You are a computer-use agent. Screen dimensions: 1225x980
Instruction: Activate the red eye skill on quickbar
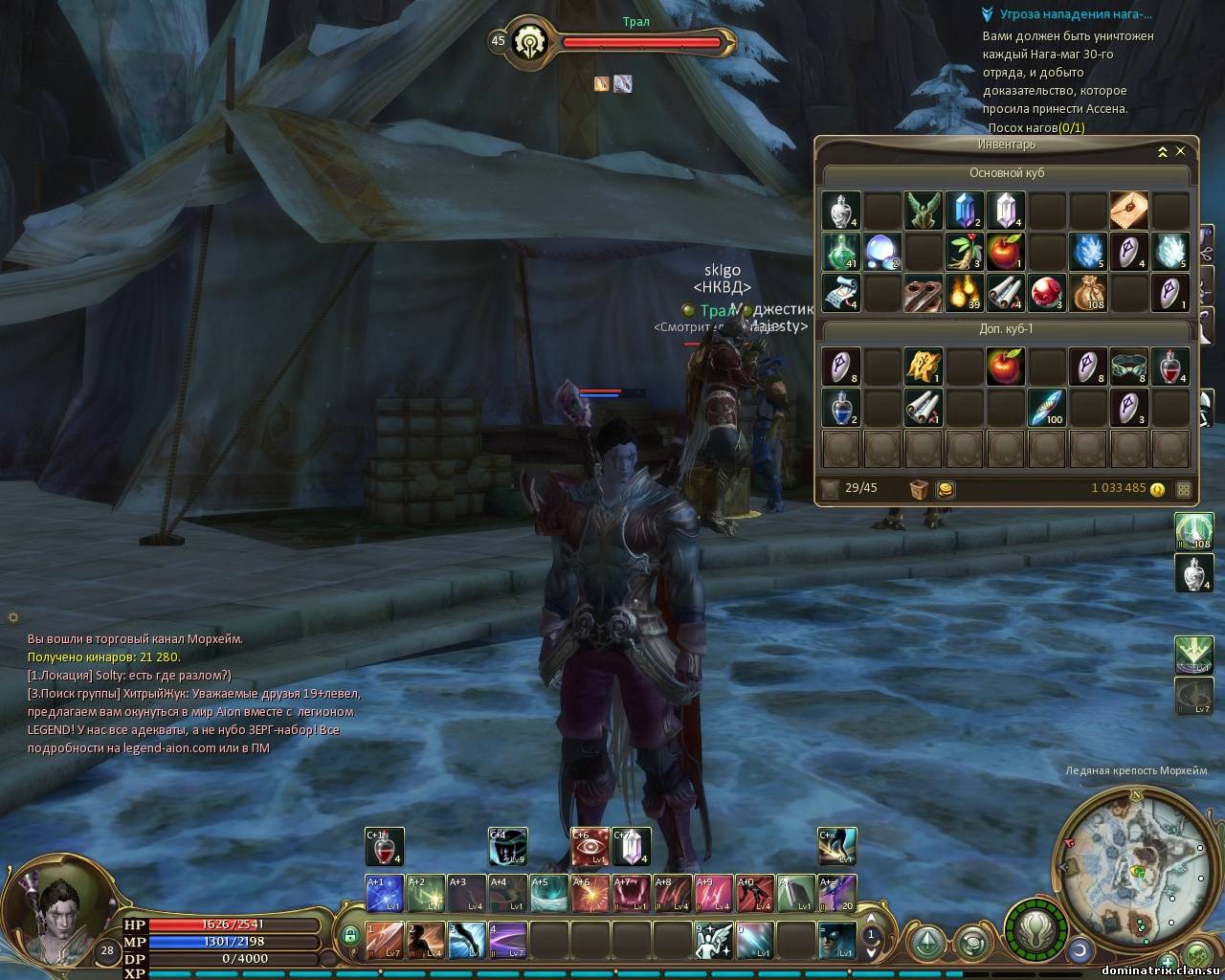[590, 847]
